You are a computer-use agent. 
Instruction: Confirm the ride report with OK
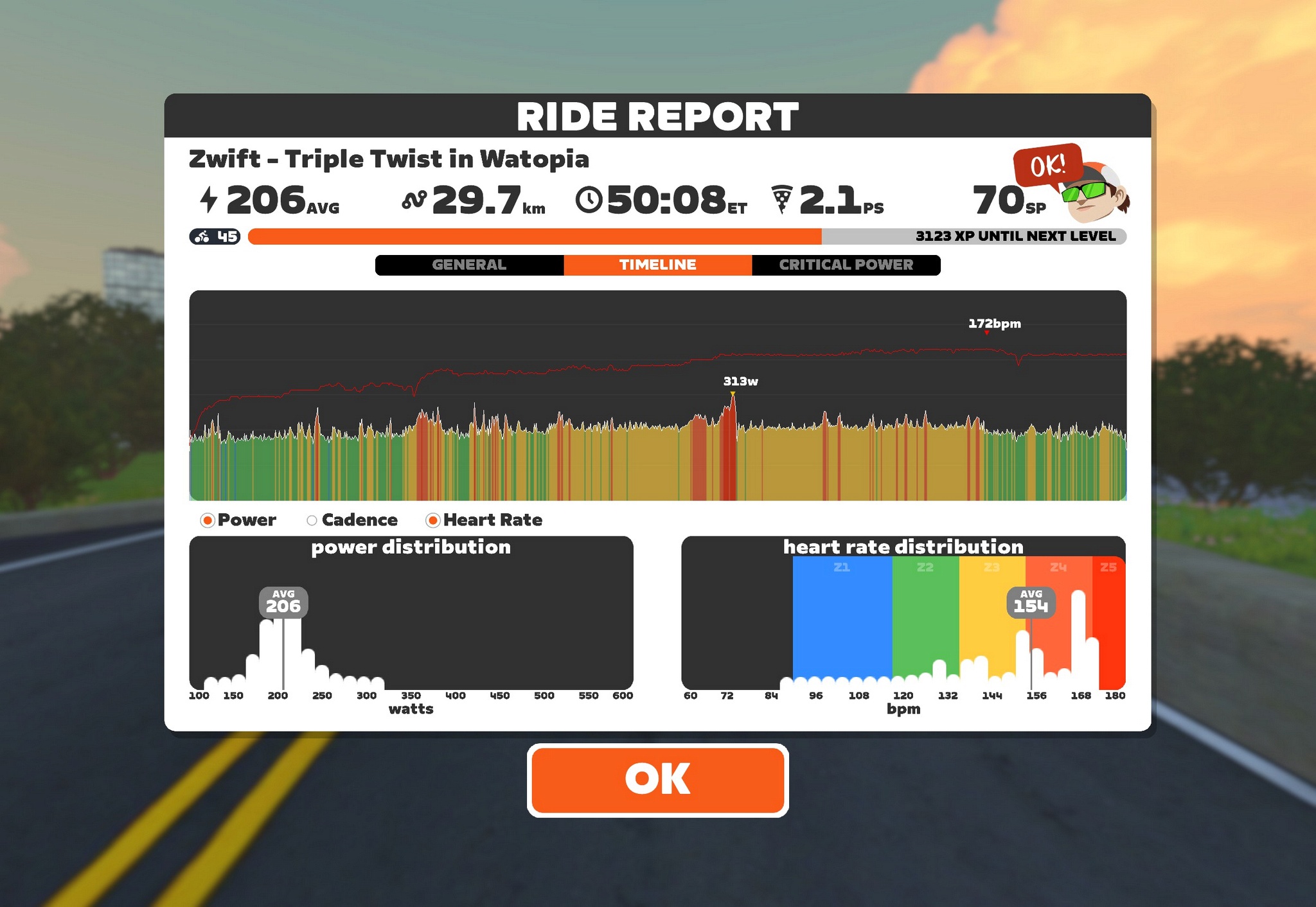[x=657, y=780]
